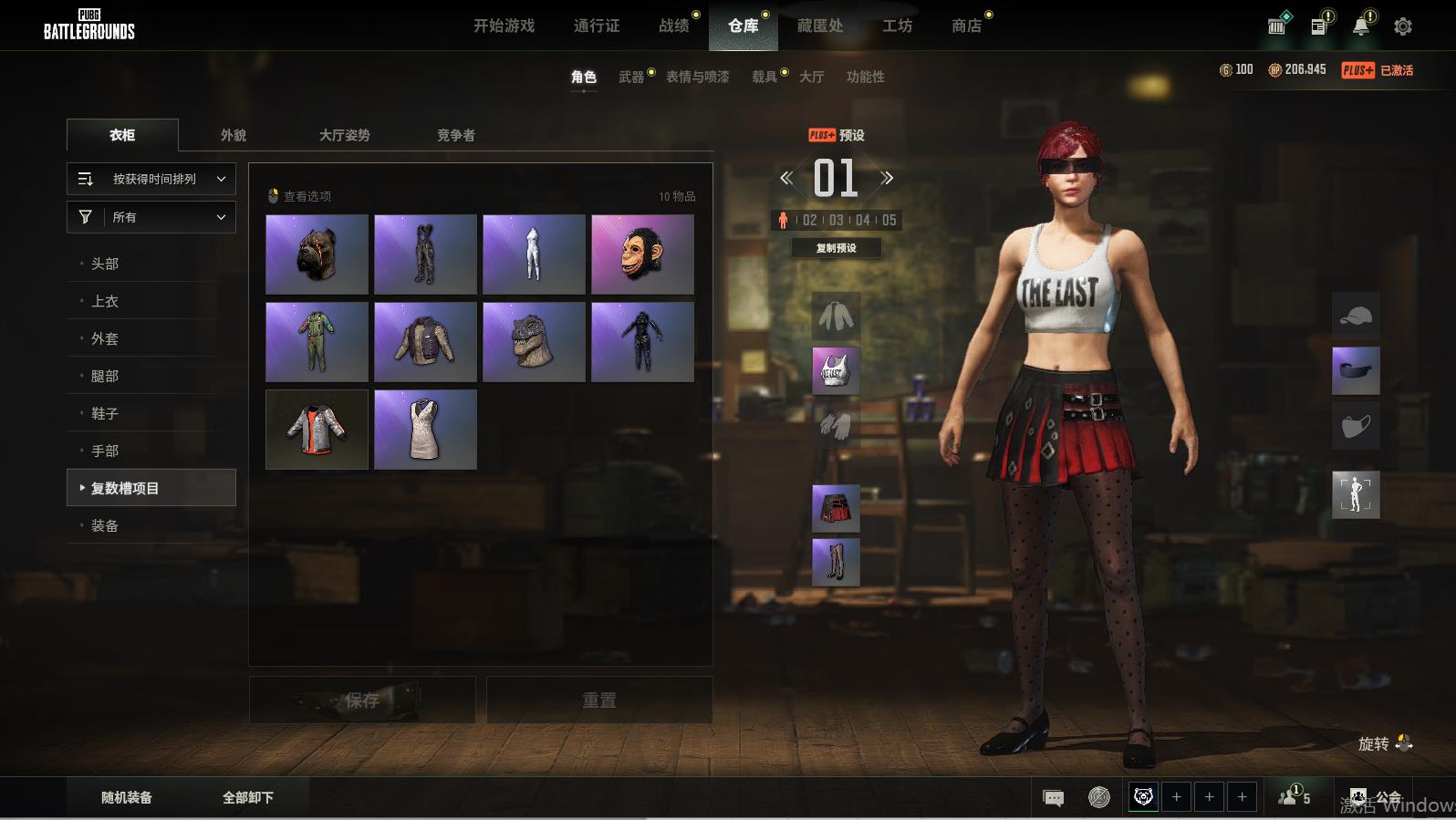1456x820 pixels.
Task: Select the bulldog mask item
Action: coord(317,254)
